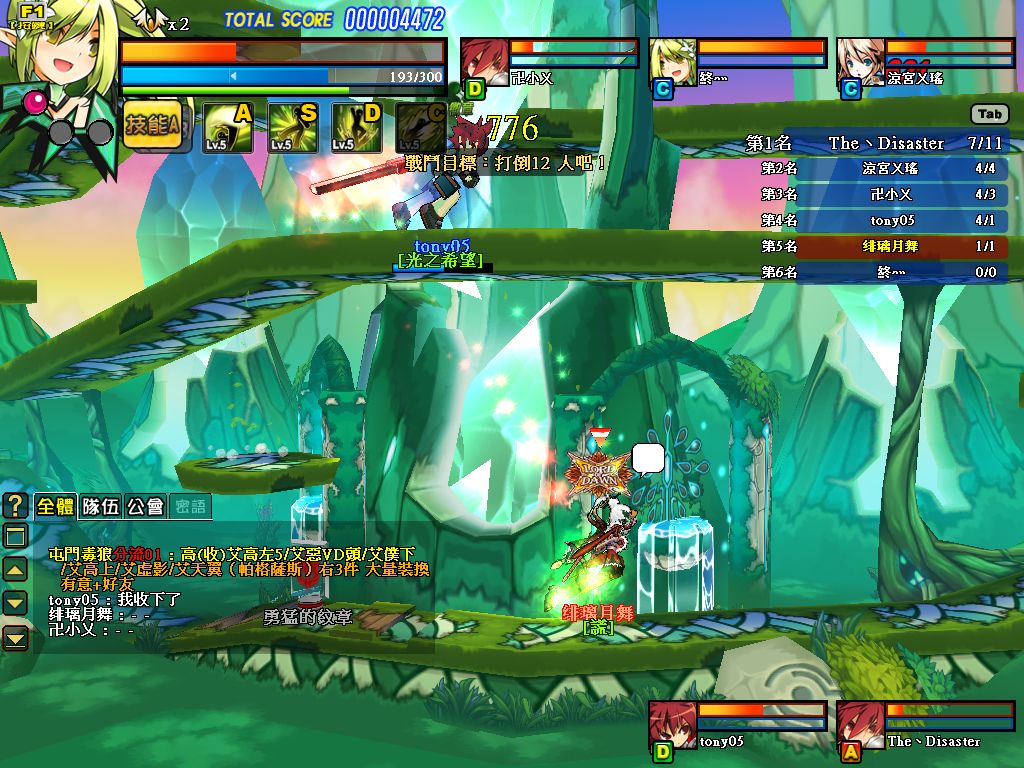Click the 技能A skill set button

click(x=154, y=126)
